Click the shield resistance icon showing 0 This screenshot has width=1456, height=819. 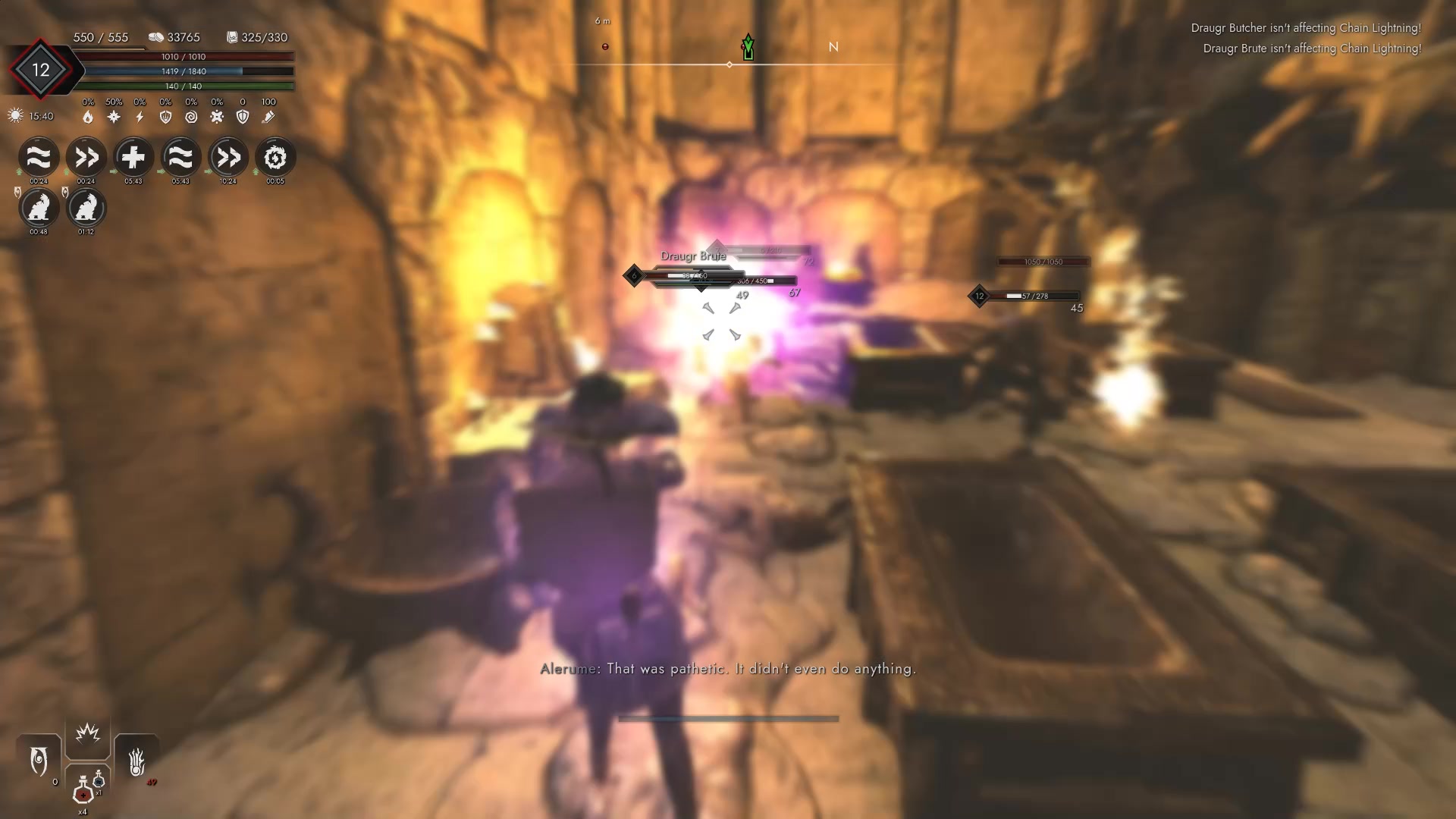(242, 117)
